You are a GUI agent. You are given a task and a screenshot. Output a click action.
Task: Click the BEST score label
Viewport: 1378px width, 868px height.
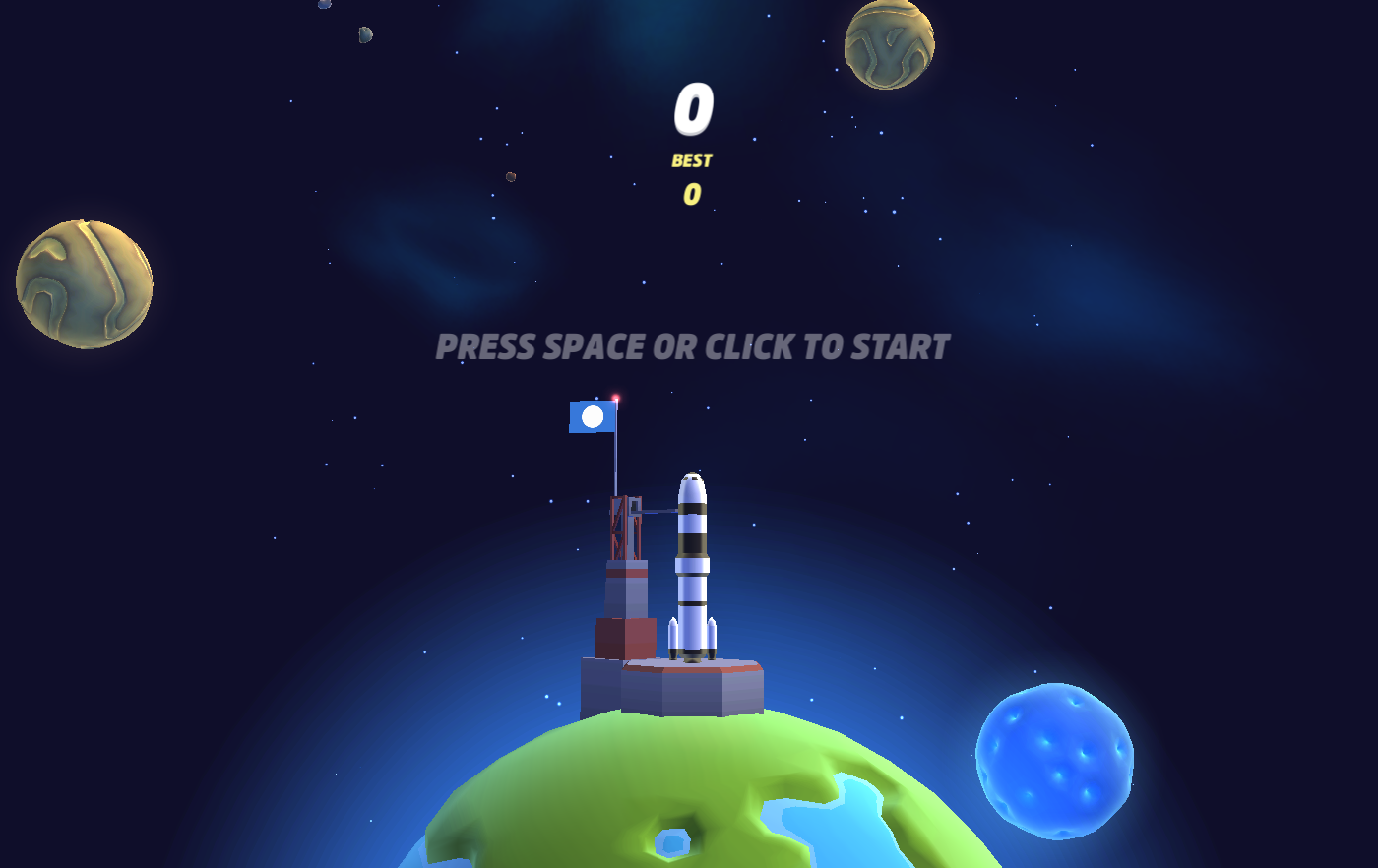(692, 160)
